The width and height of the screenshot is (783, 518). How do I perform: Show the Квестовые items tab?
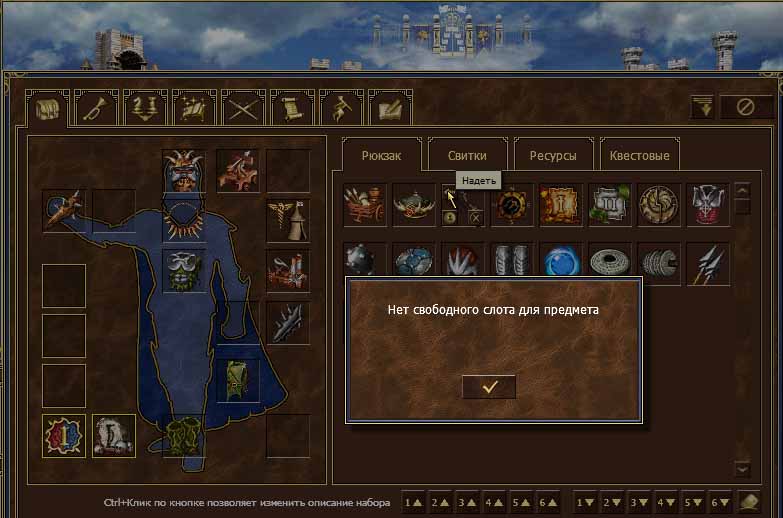point(639,155)
